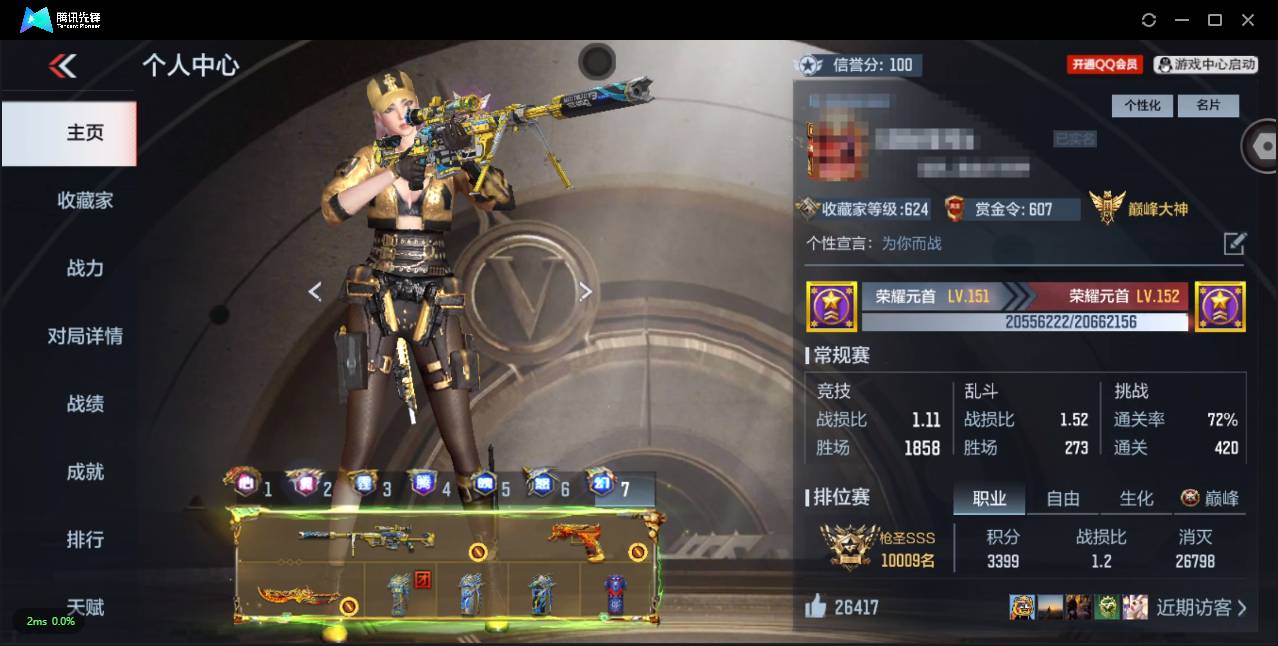Switch to the 战绩 section
Viewport: 1278px width, 646px height.
click(85, 404)
